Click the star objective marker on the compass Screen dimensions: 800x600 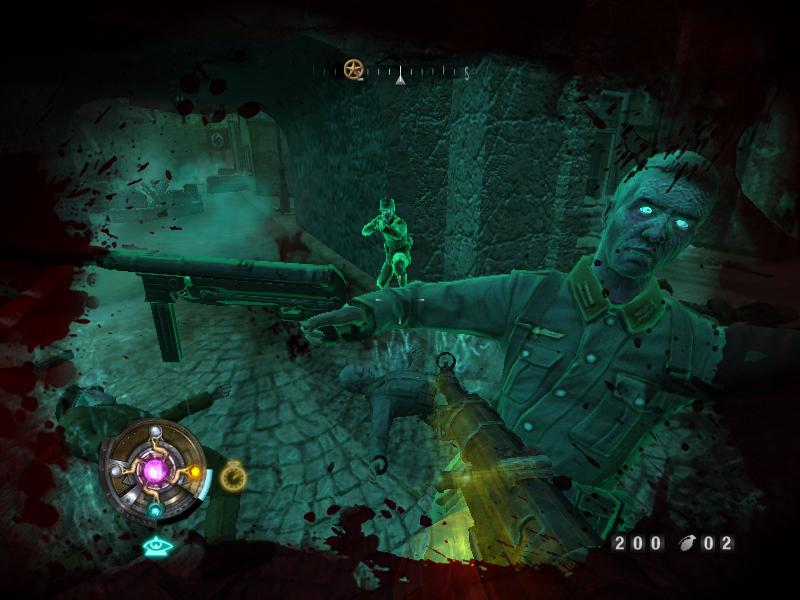[352, 69]
